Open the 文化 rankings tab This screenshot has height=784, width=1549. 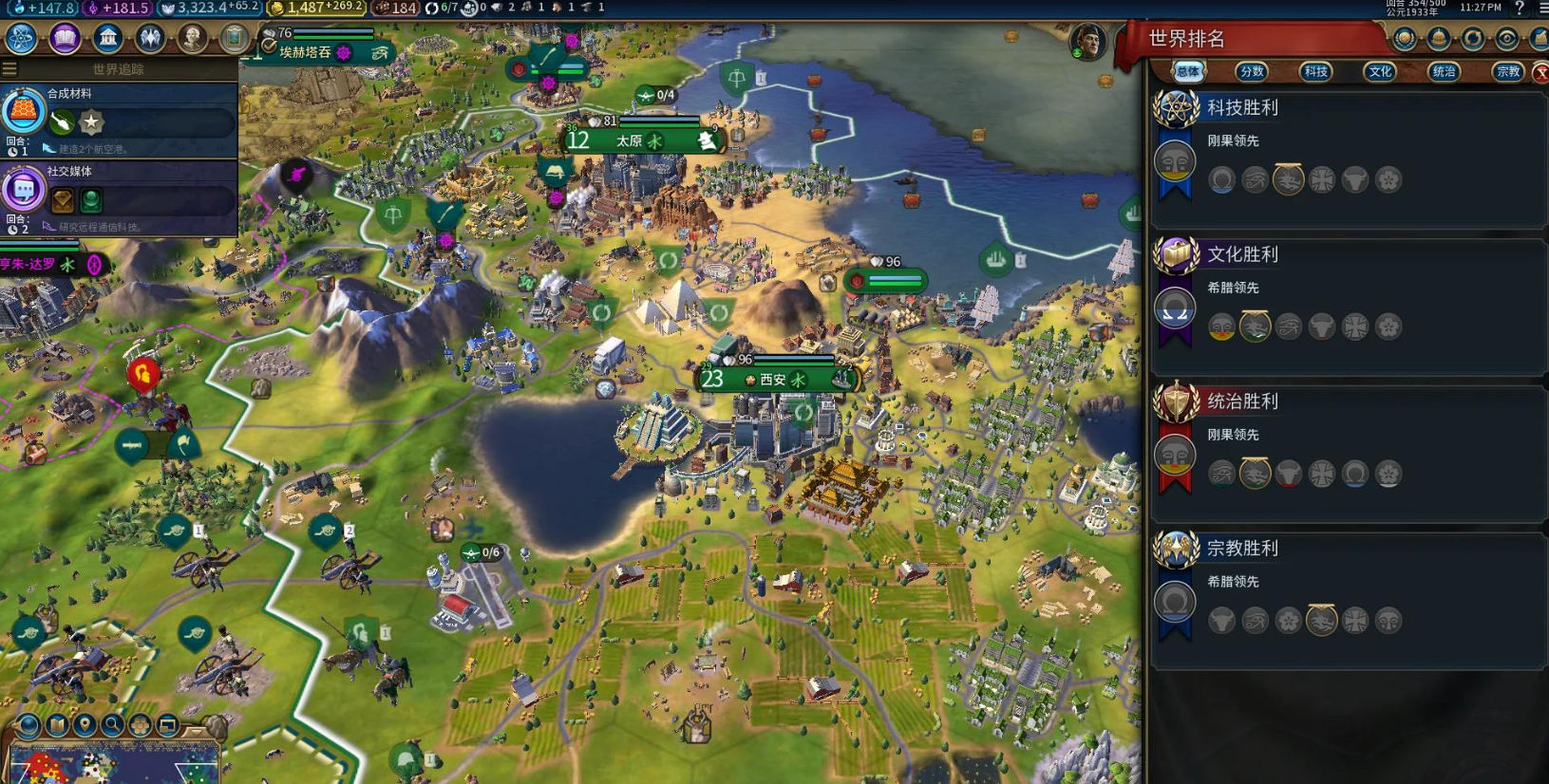click(x=1380, y=71)
